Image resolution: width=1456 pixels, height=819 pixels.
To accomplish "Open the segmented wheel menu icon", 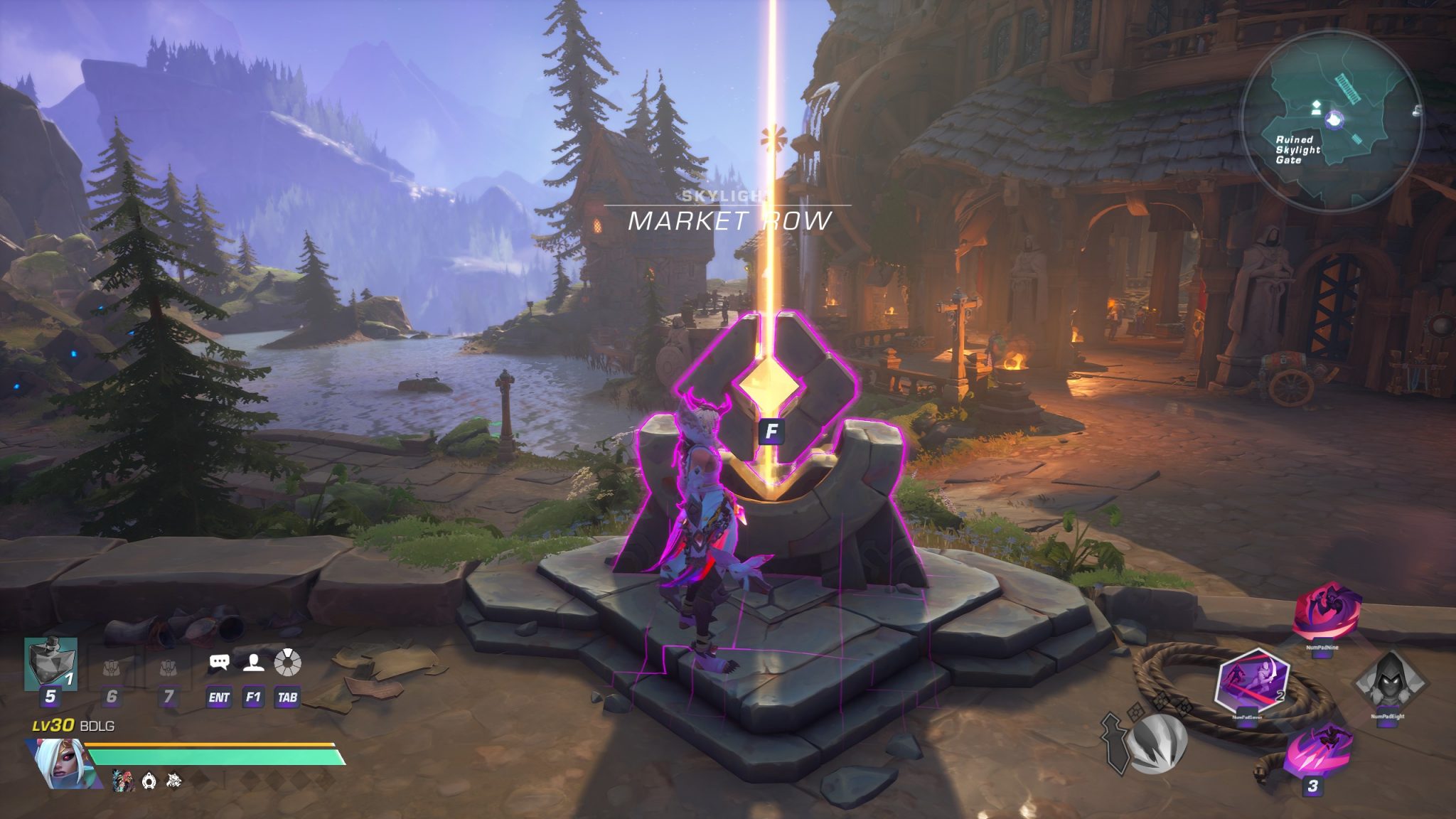I will coord(287,663).
